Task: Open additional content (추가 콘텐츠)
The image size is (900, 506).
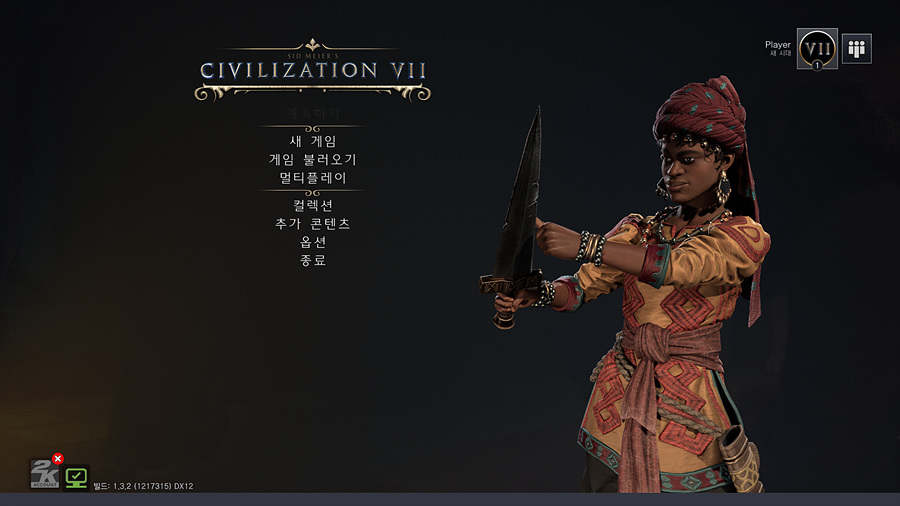Action: coord(312,223)
